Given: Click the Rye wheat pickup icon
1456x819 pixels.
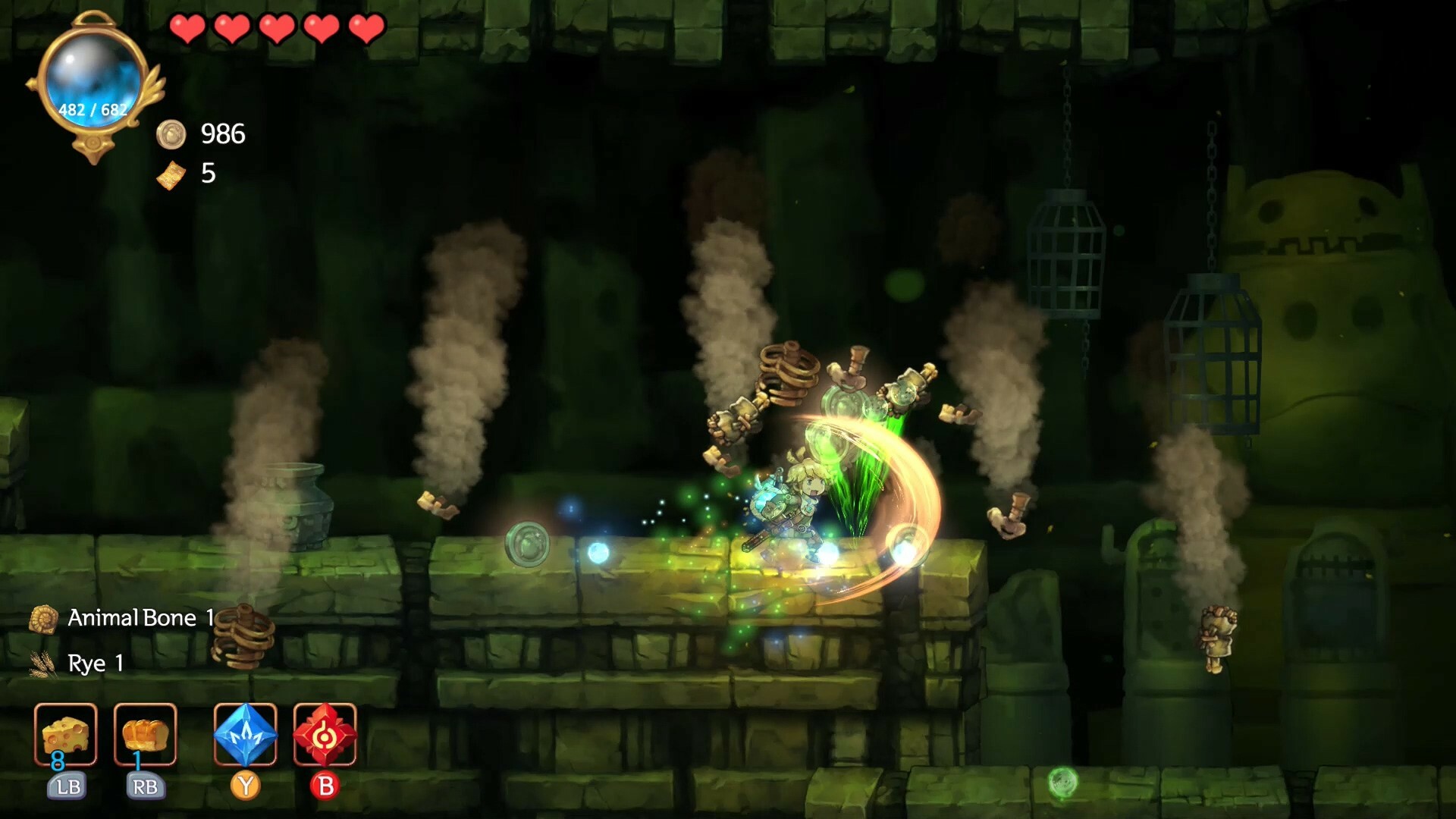Looking at the screenshot, I should 43,664.
